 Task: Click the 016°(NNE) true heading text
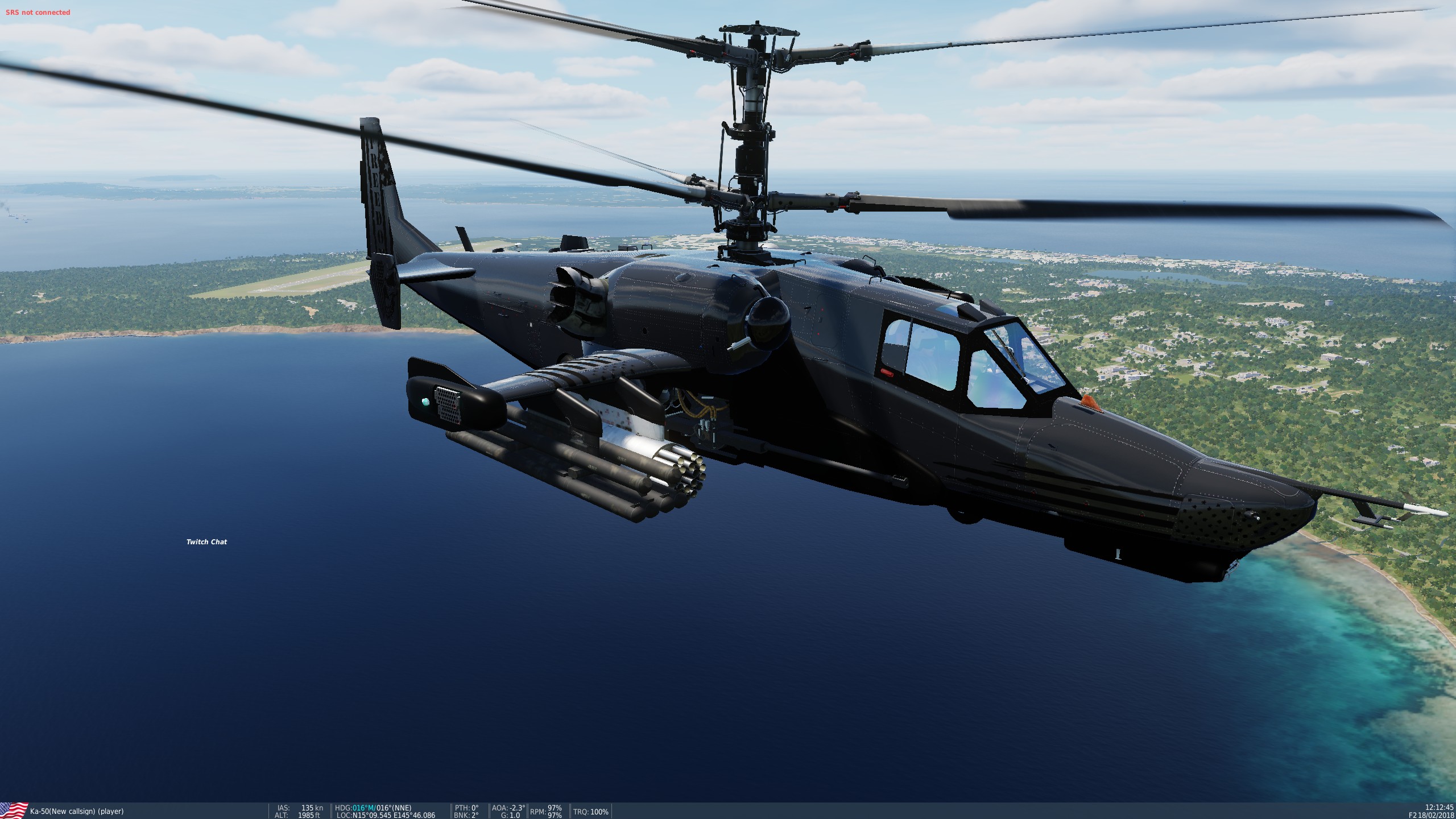394,808
